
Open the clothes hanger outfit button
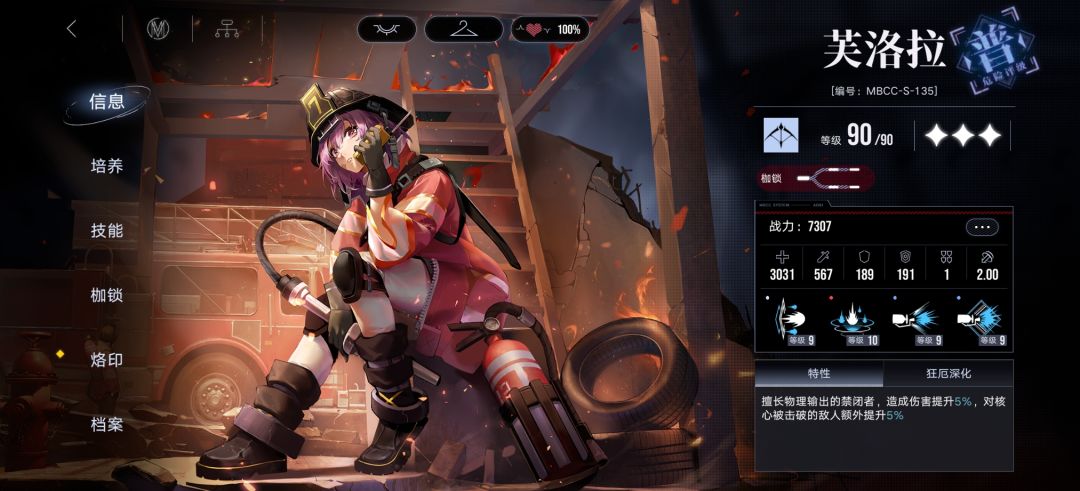(x=463, y=29)
